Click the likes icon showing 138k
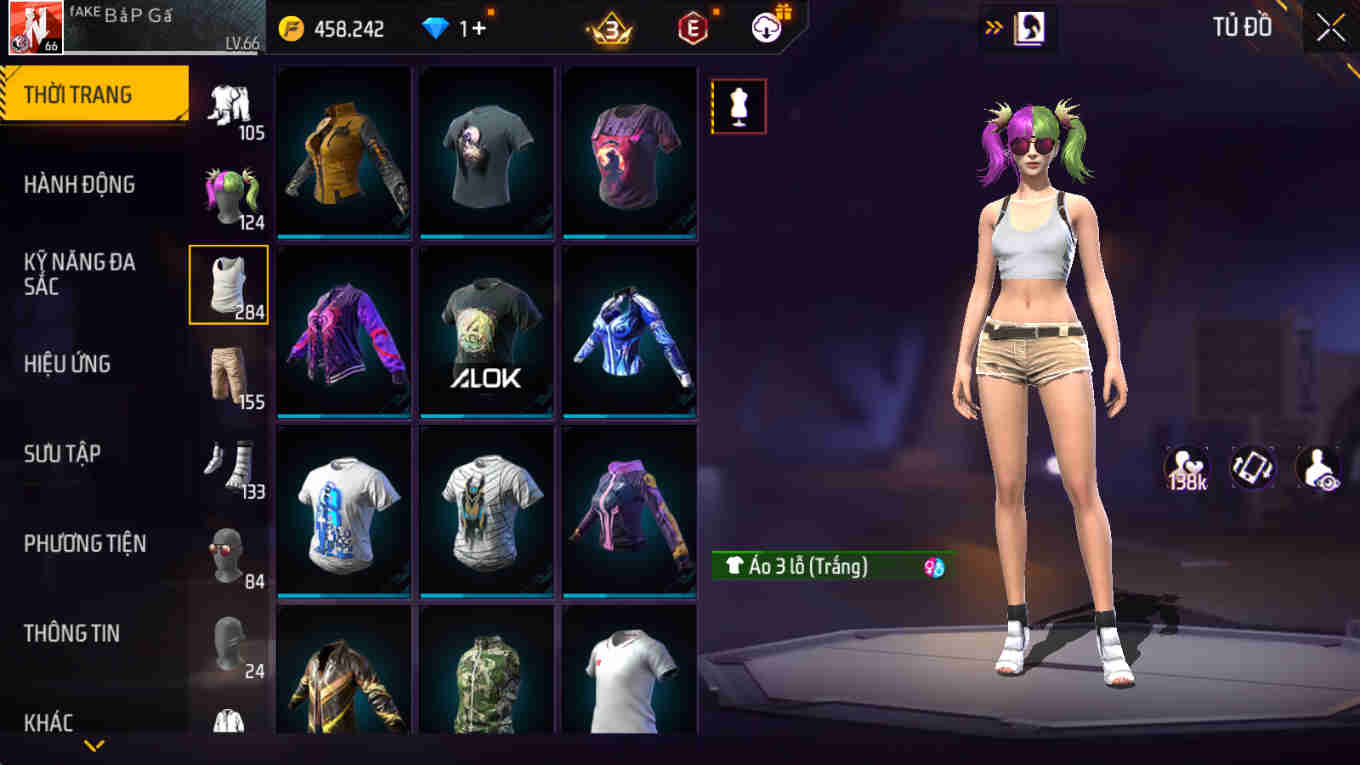This screenshot has width=1360, height=765. pyautogui.click(x=1185, y=467)
